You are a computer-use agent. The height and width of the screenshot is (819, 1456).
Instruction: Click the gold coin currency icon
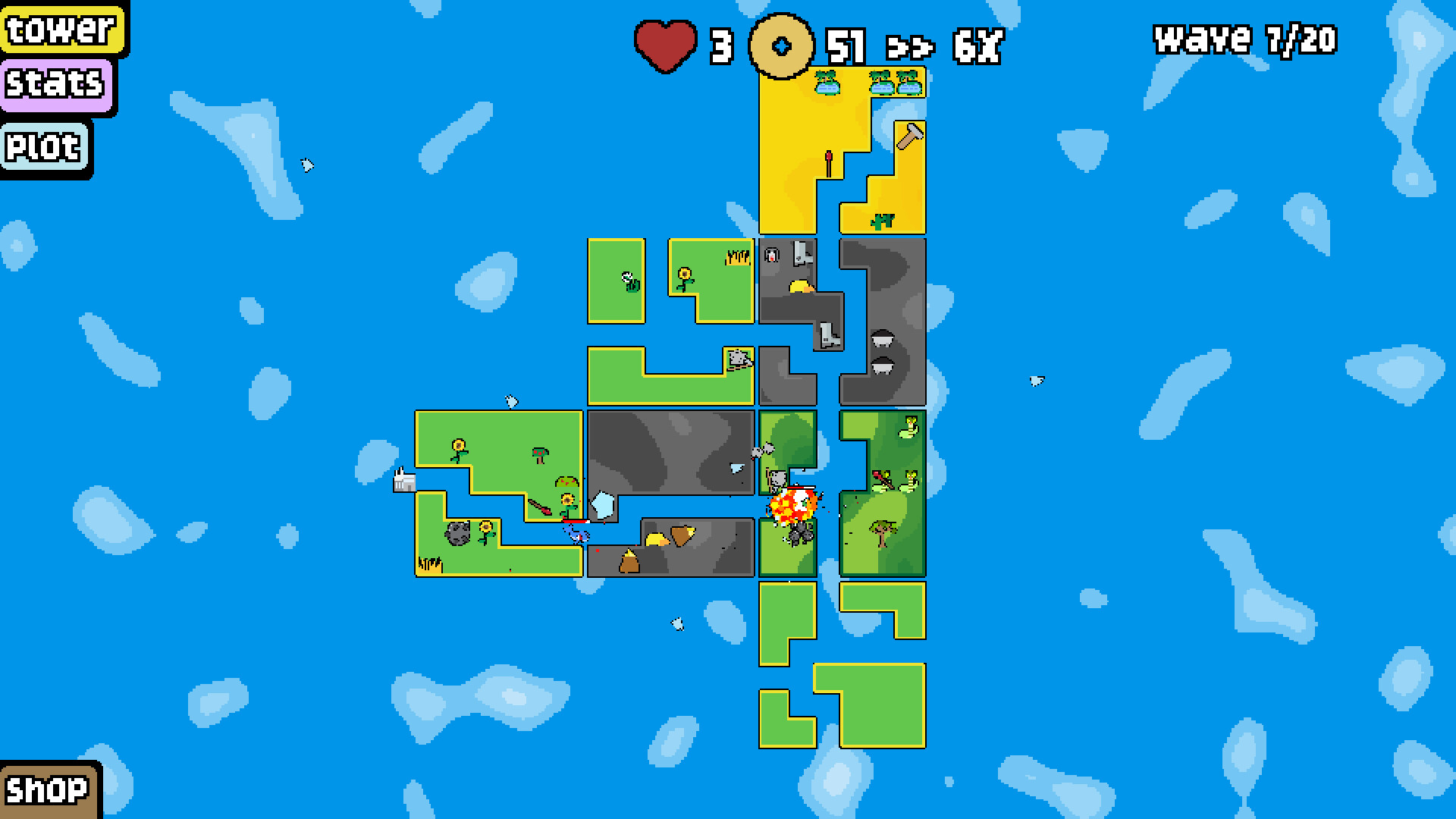(x=781, y=45)
